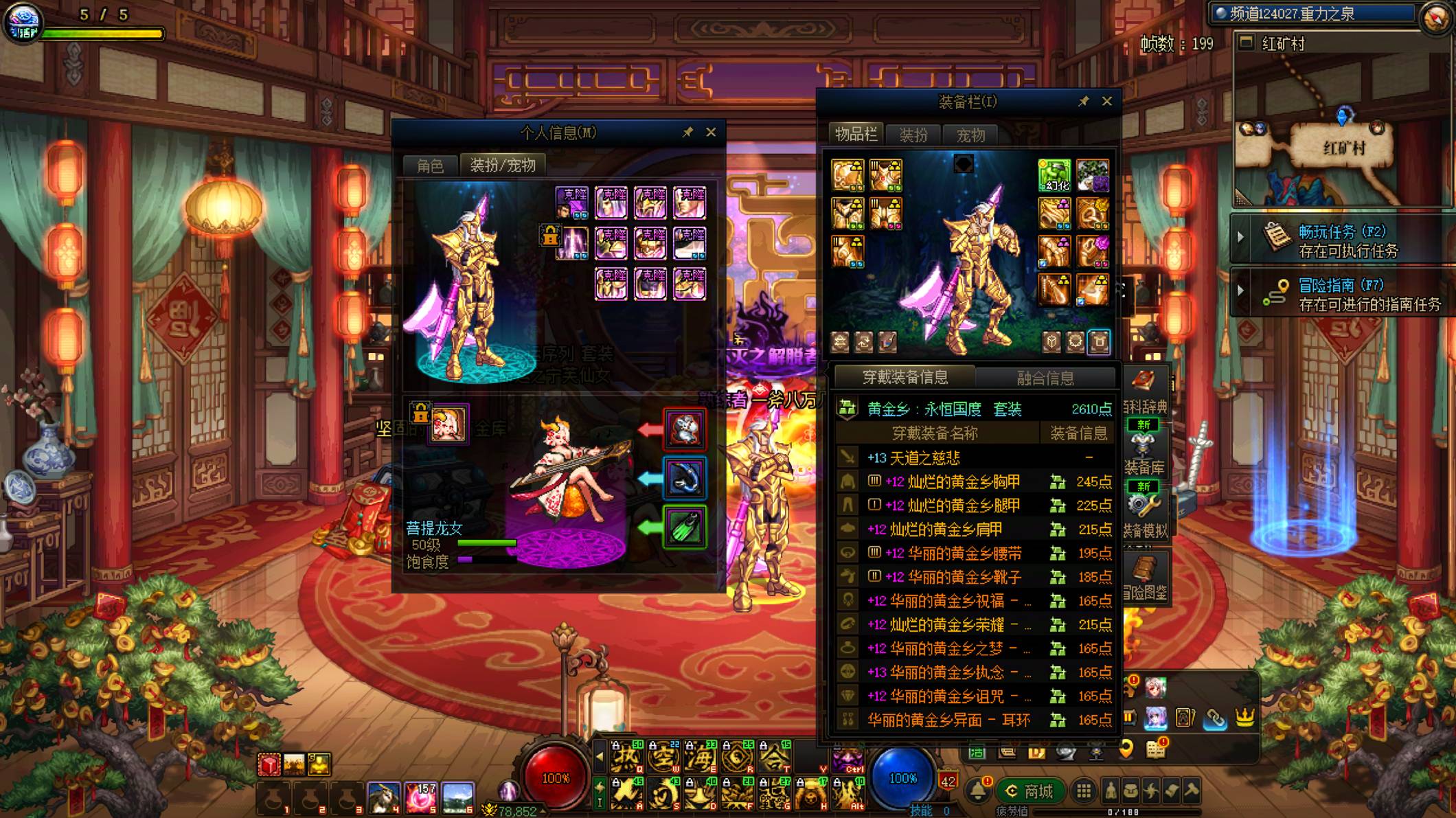Select the green flipper pet equipment slot
Screen dimensions: 1456x818
pos(684,527)
